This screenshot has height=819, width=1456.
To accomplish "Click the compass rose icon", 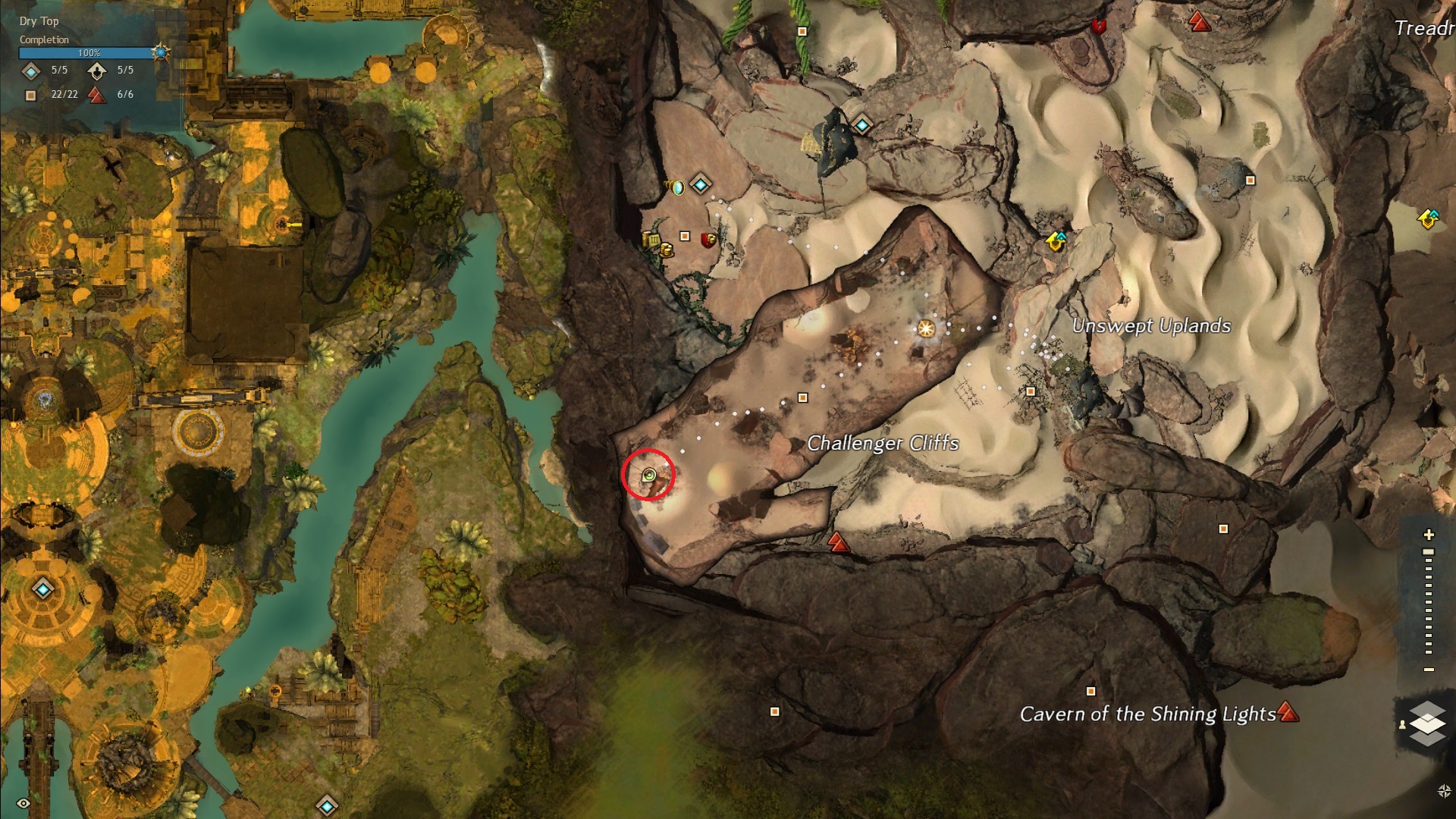I will pos(1444,791).
